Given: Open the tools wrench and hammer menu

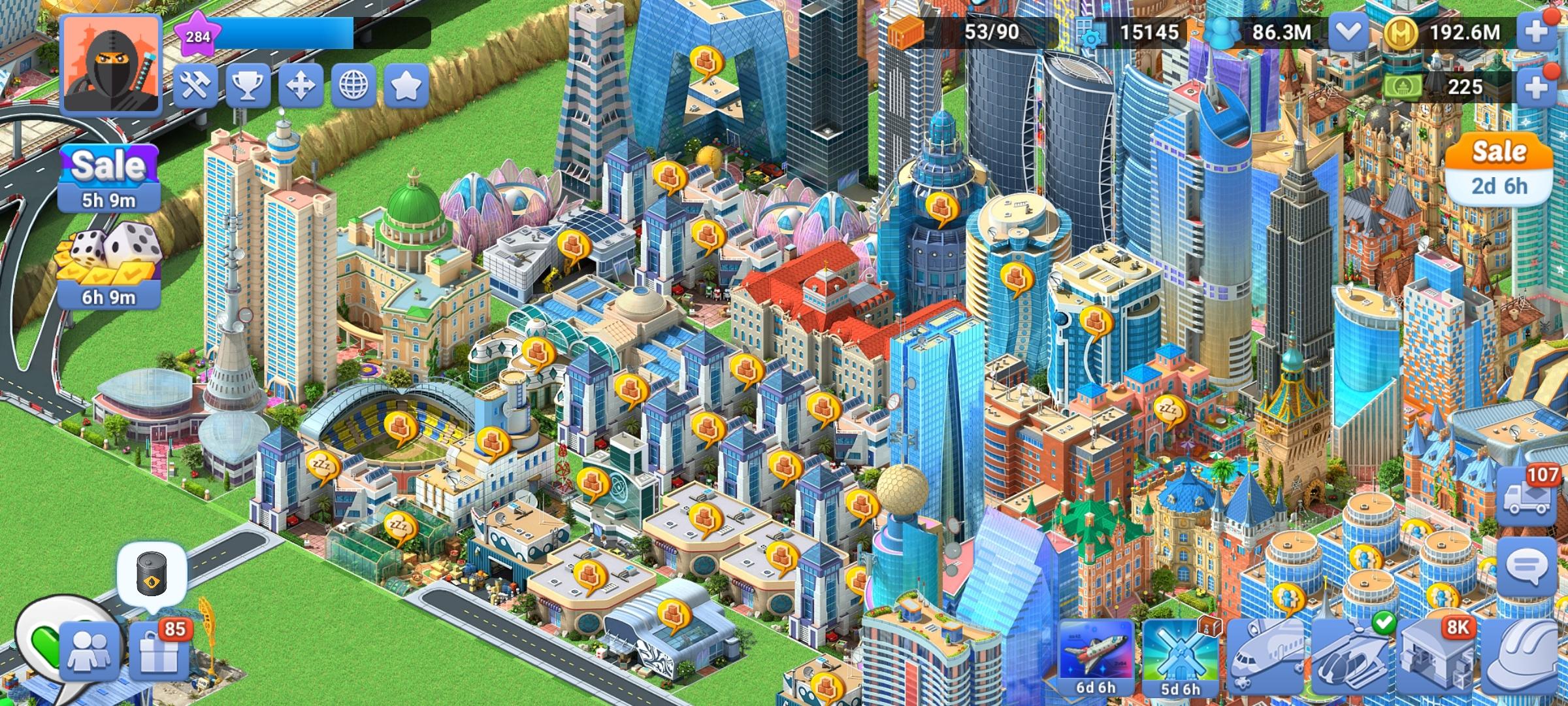Looking at the screenshot, I should [x=197, y=87].
